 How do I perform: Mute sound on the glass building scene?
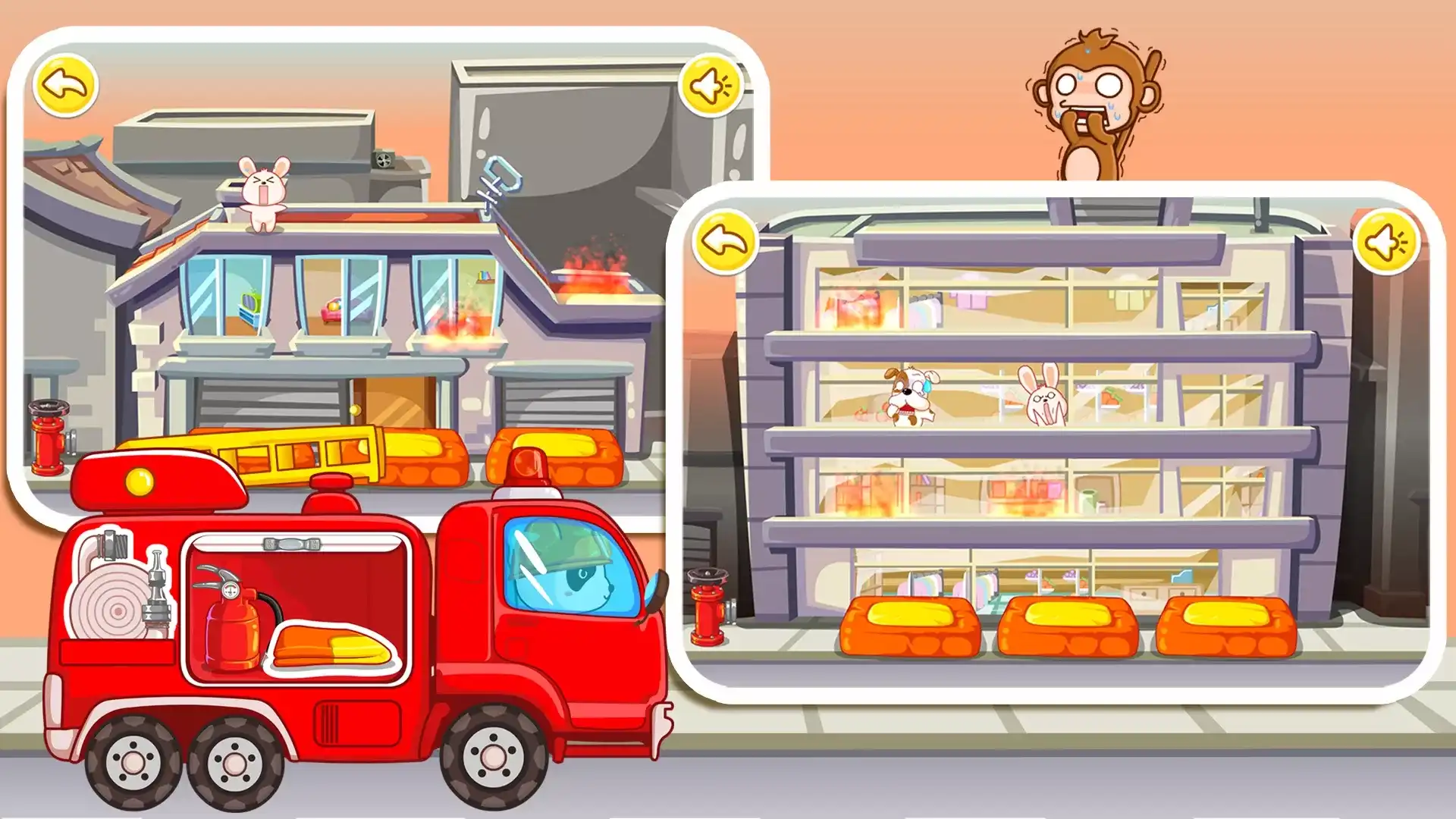point(1385,241)
